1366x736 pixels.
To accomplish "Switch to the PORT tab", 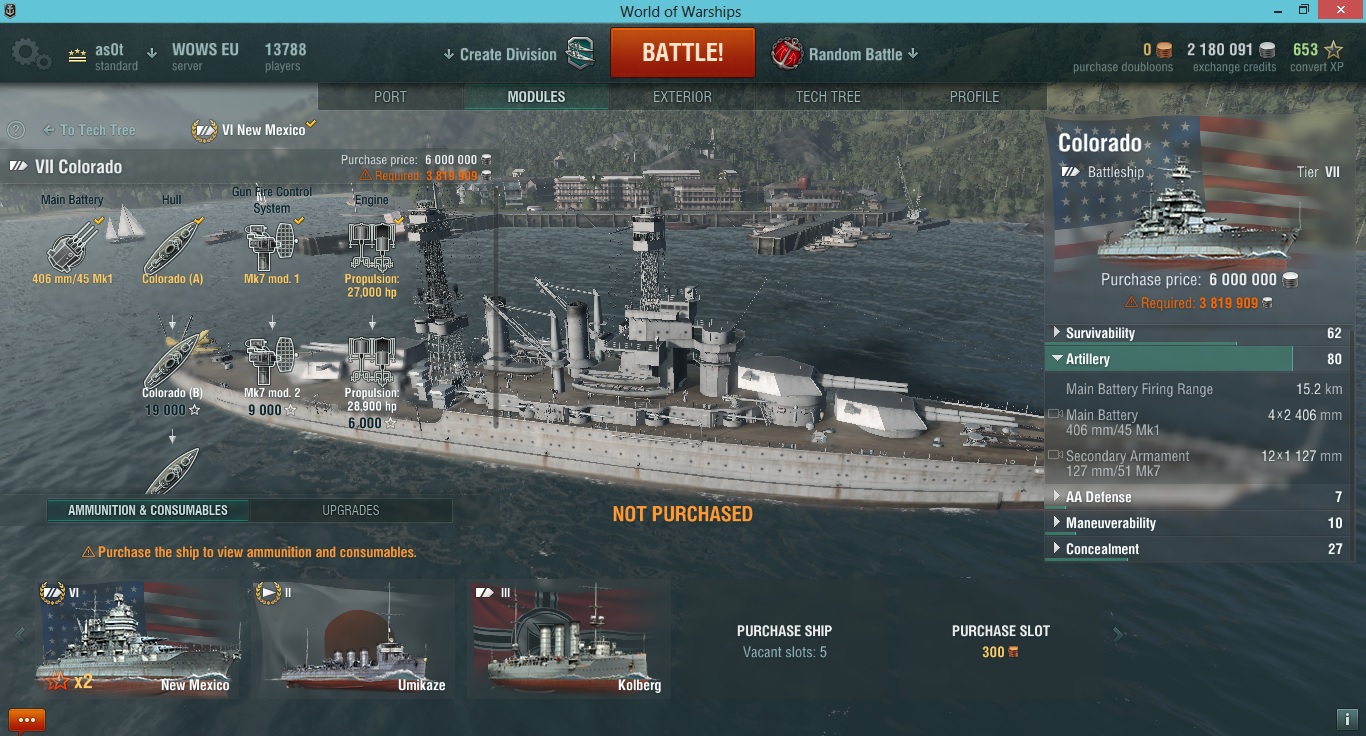I will (x=390, y=97).
